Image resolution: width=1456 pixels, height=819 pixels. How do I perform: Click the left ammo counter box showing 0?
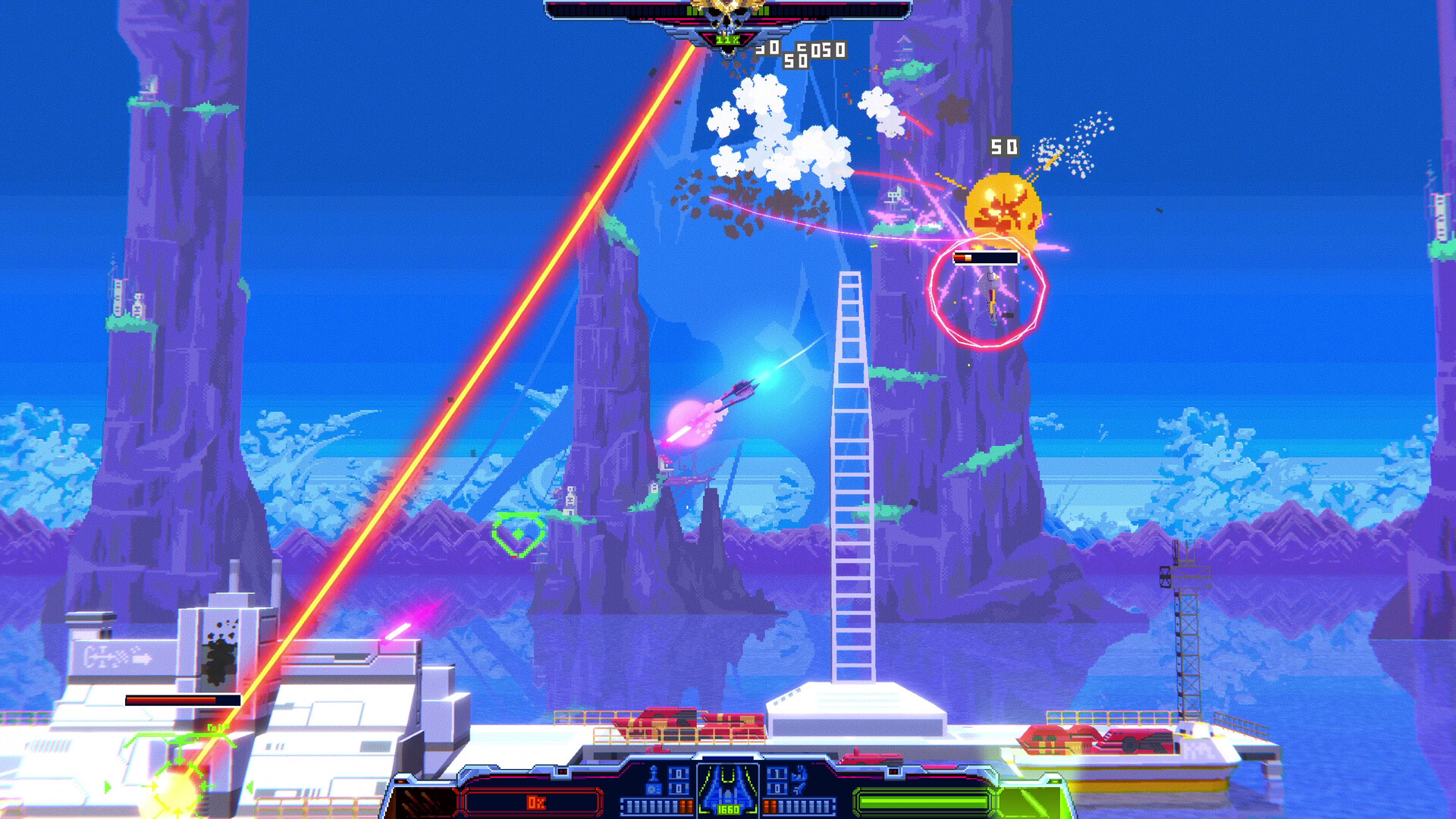pyautogui.click(x=679, y=773)
